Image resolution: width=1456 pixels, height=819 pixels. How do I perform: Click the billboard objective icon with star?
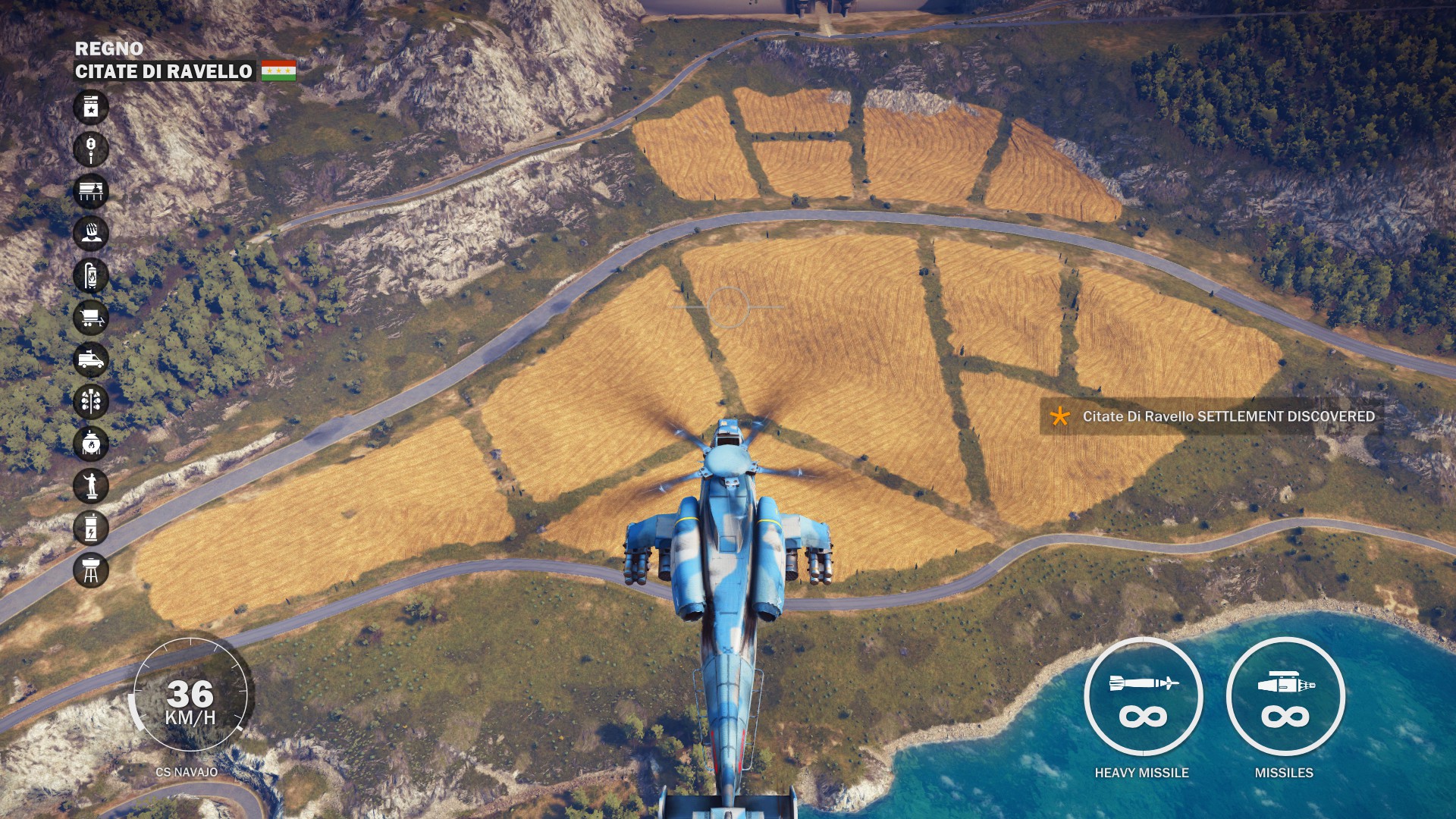[91, 107]
